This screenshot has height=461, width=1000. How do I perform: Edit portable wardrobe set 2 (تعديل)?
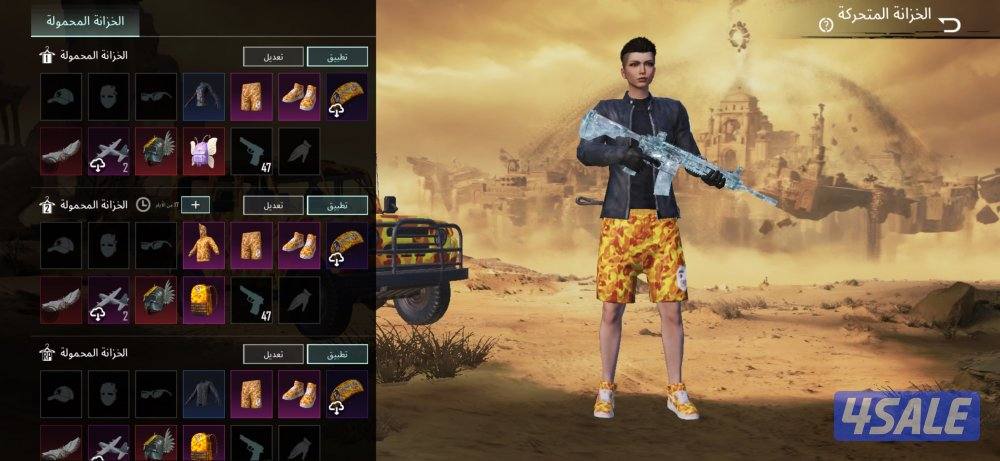click(x=274, y=205)
